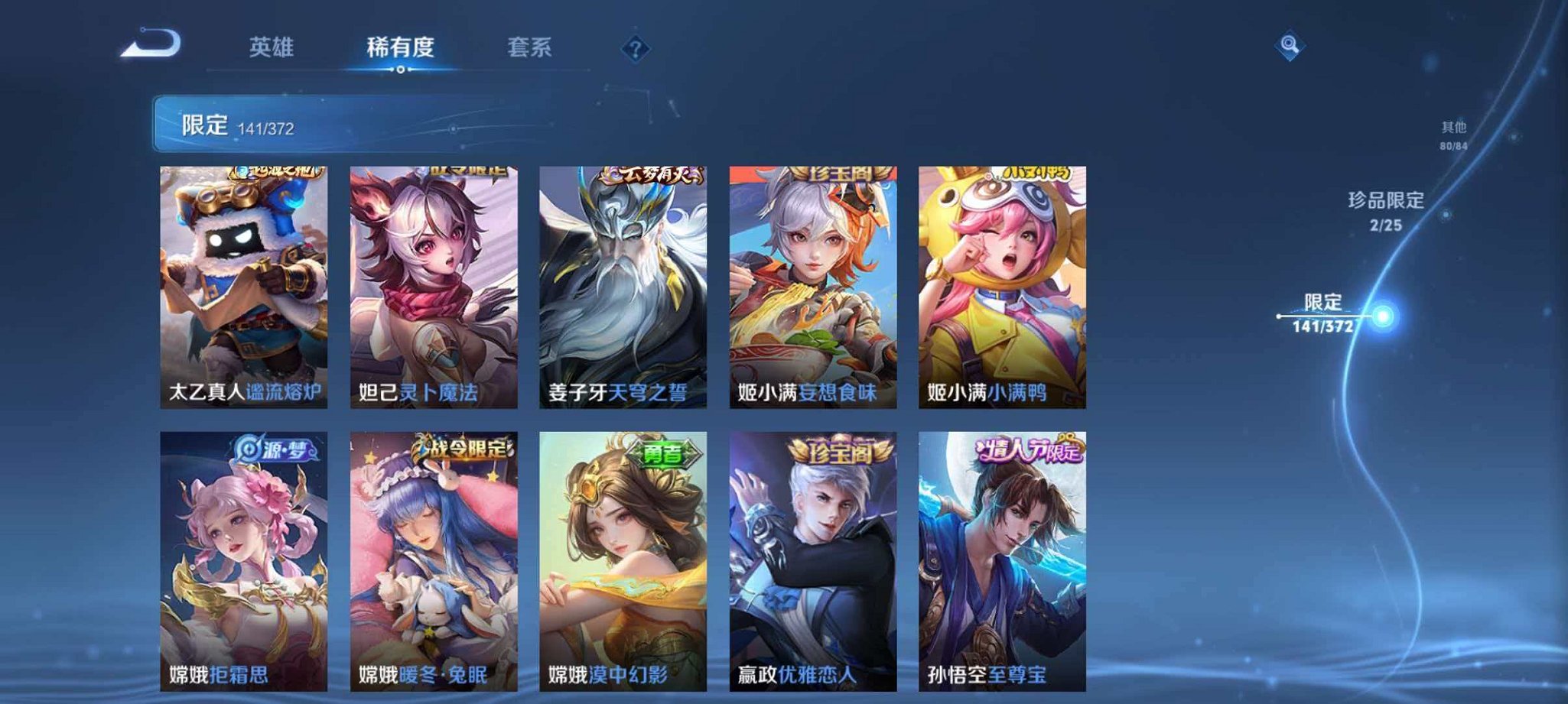1568x704 pixels.
Task: Switch to the 英雄 tab
Action: [270, 47]
